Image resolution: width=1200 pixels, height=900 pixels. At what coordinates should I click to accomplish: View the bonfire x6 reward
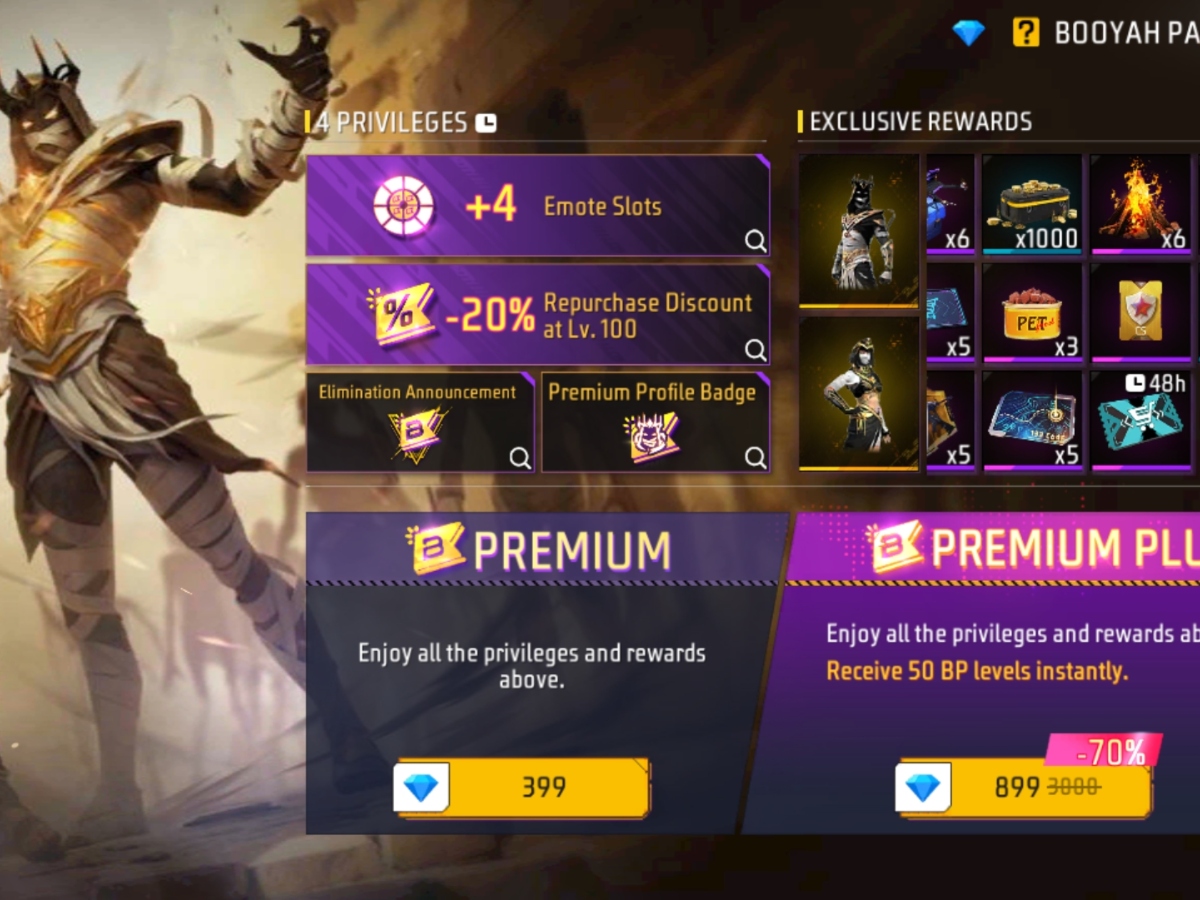click(1140, 203)
